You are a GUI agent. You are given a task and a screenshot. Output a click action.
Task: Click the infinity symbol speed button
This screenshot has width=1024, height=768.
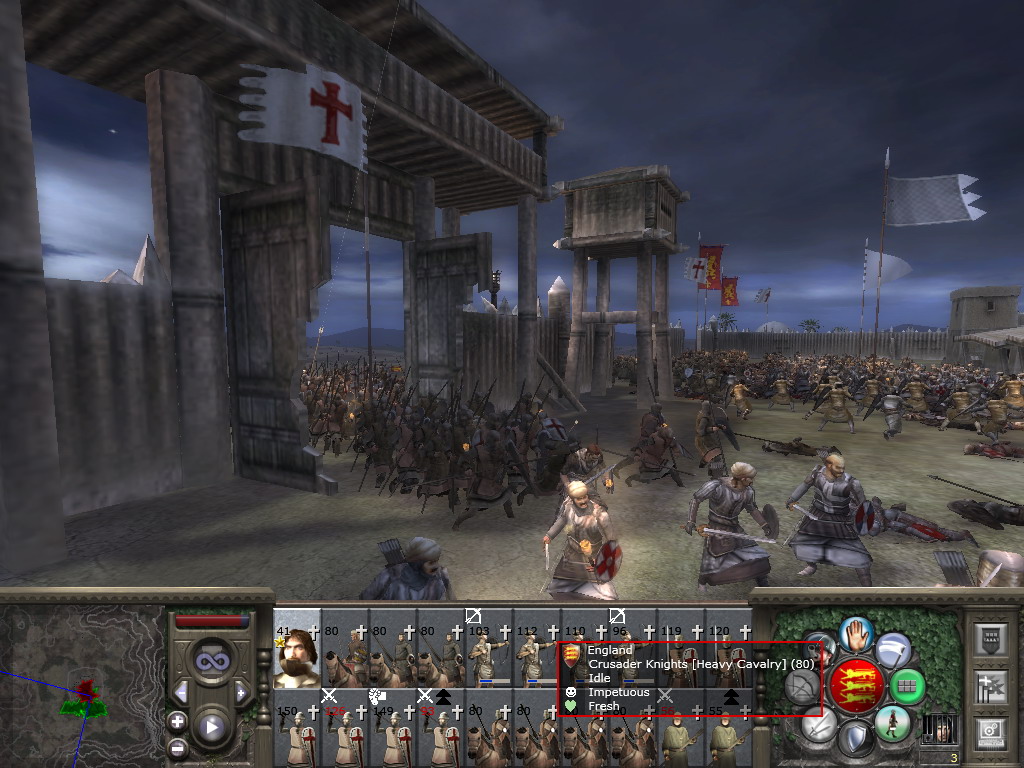tap(210, 661)
